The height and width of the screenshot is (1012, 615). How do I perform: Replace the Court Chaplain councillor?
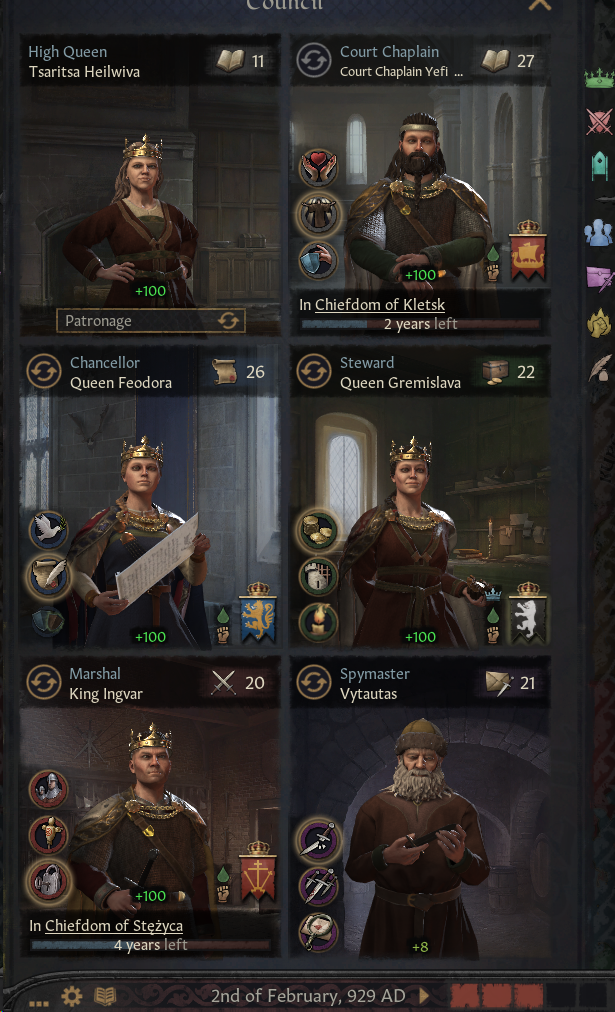tap(313, 62)
